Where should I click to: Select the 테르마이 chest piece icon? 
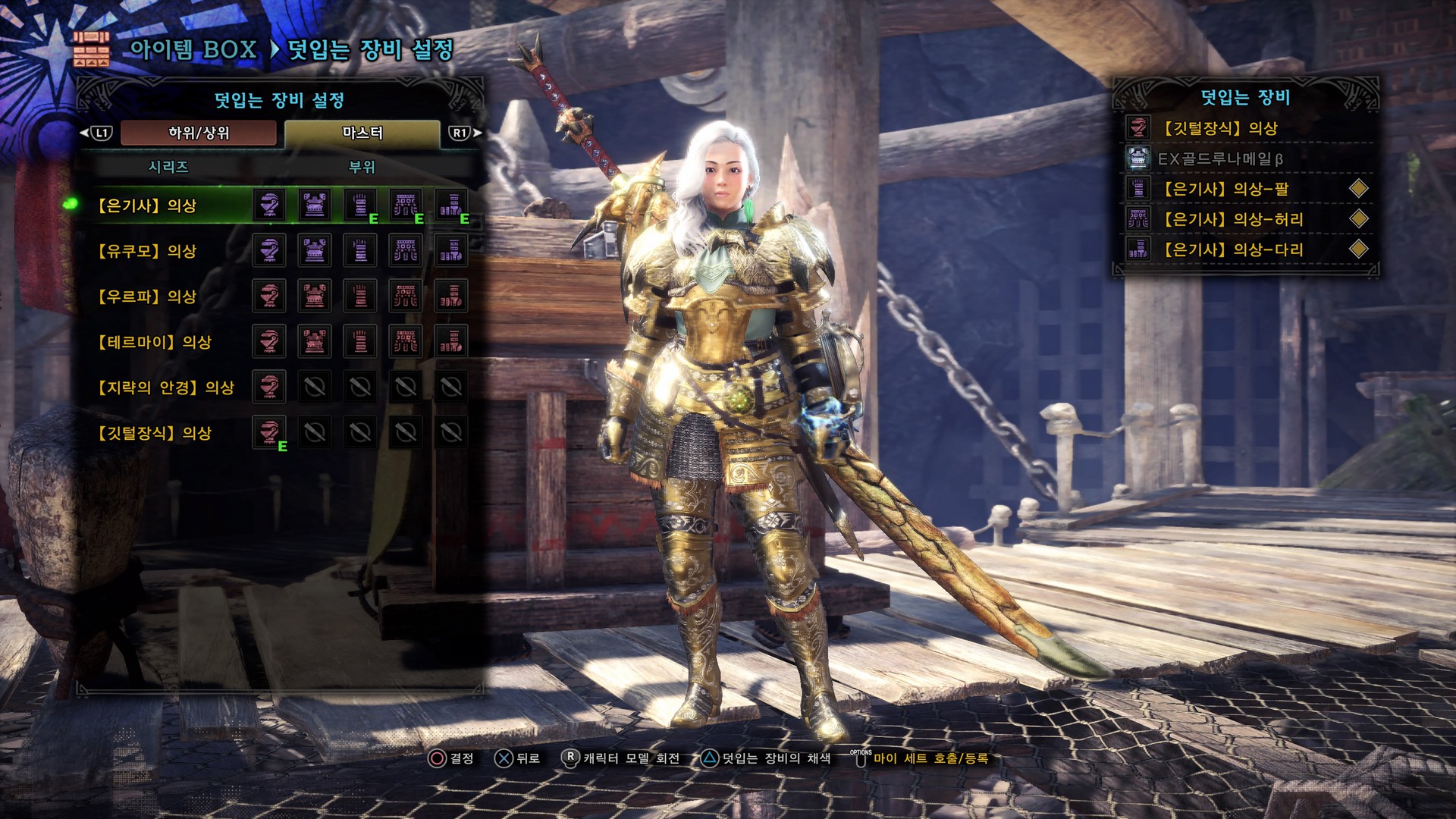click(x=315, y=341)
